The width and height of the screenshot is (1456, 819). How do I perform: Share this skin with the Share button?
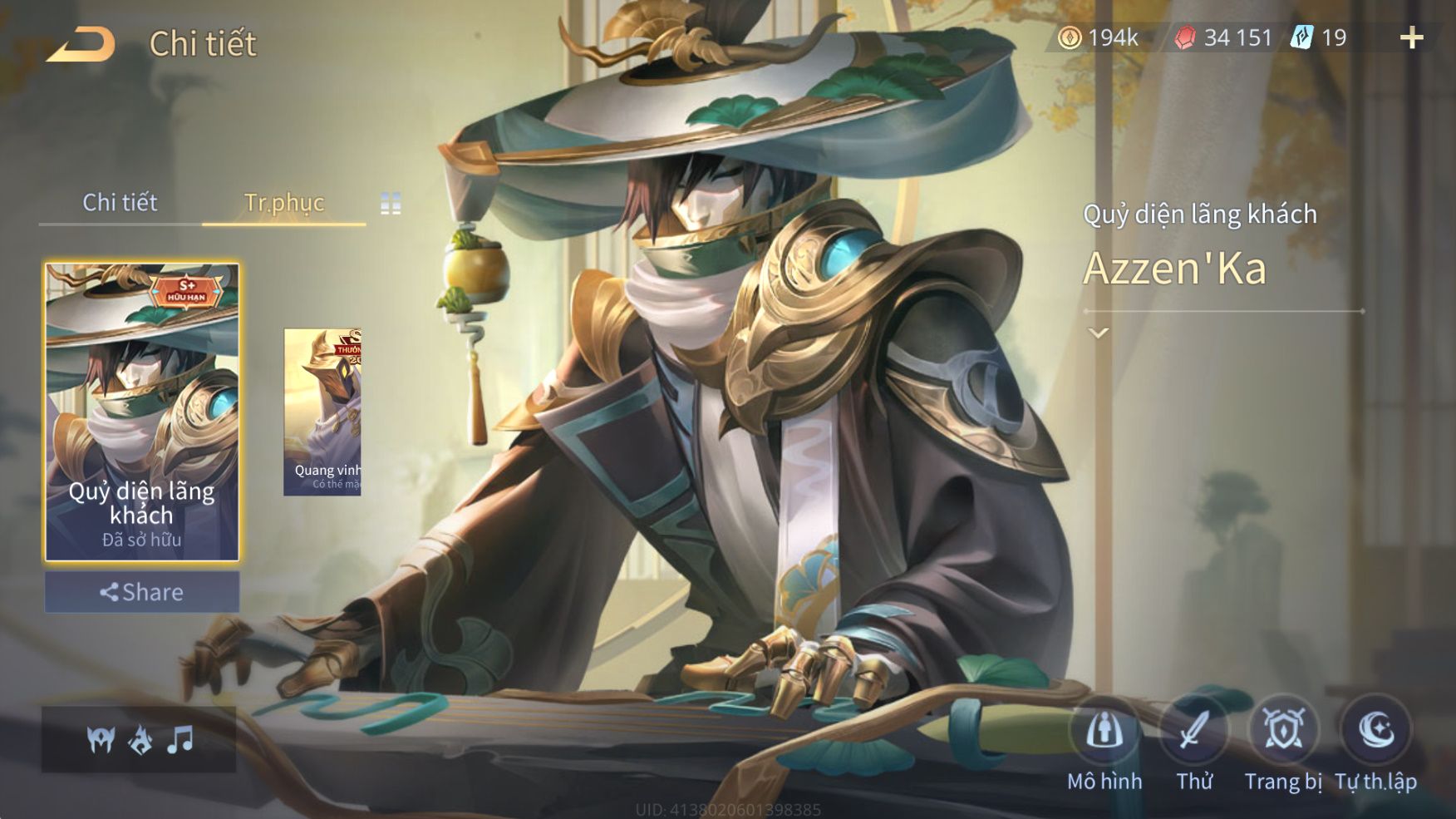pos(142,592)
